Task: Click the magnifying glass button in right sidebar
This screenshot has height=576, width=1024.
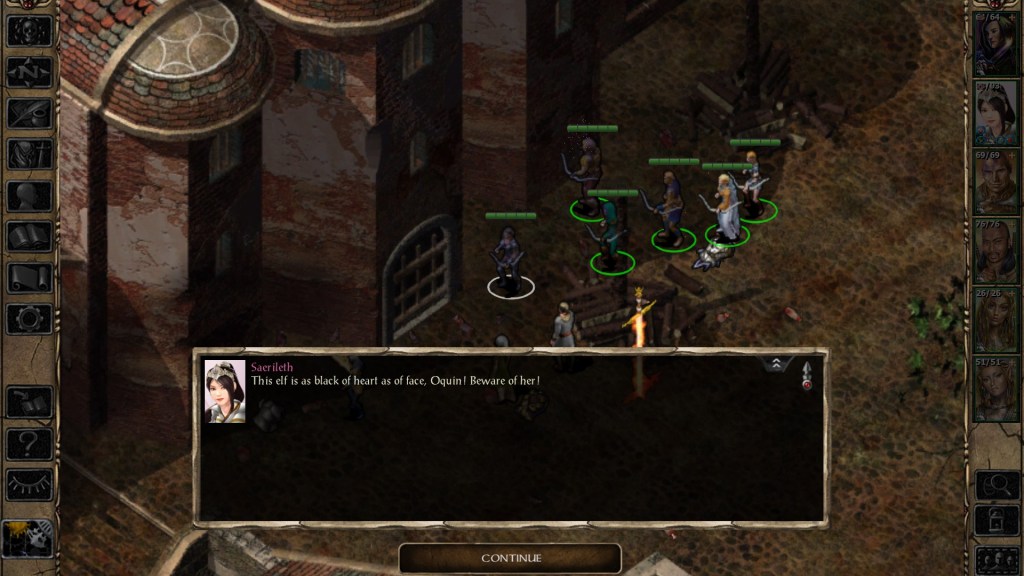Action: (996, 485)
